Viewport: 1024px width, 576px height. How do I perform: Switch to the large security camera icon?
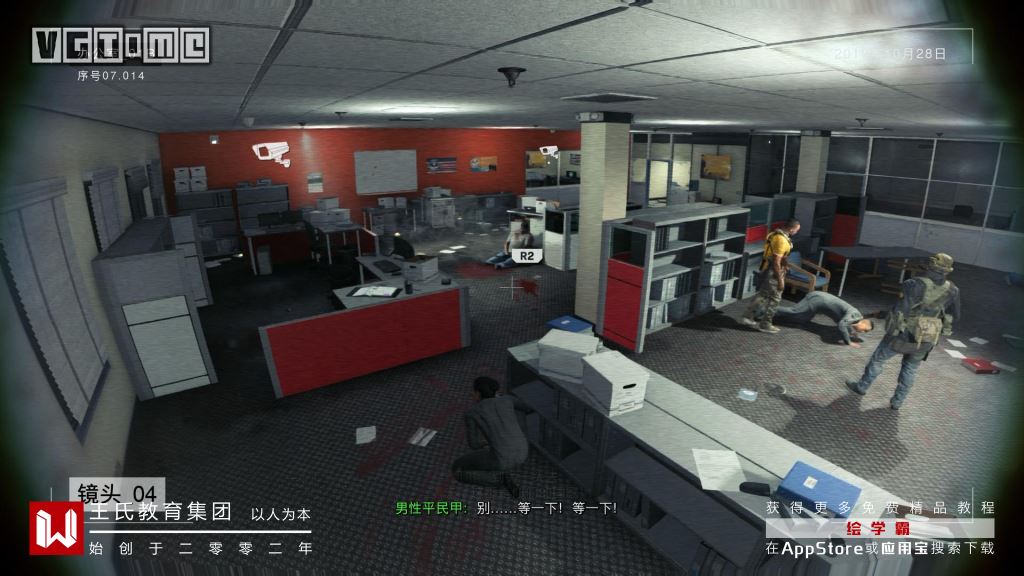pyautogui.click(x=270, y=152)
